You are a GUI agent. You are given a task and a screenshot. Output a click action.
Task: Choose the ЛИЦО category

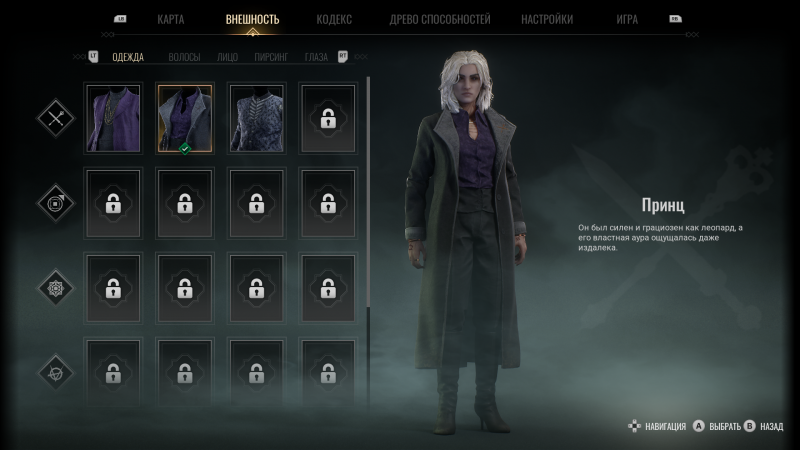[227, 57]
